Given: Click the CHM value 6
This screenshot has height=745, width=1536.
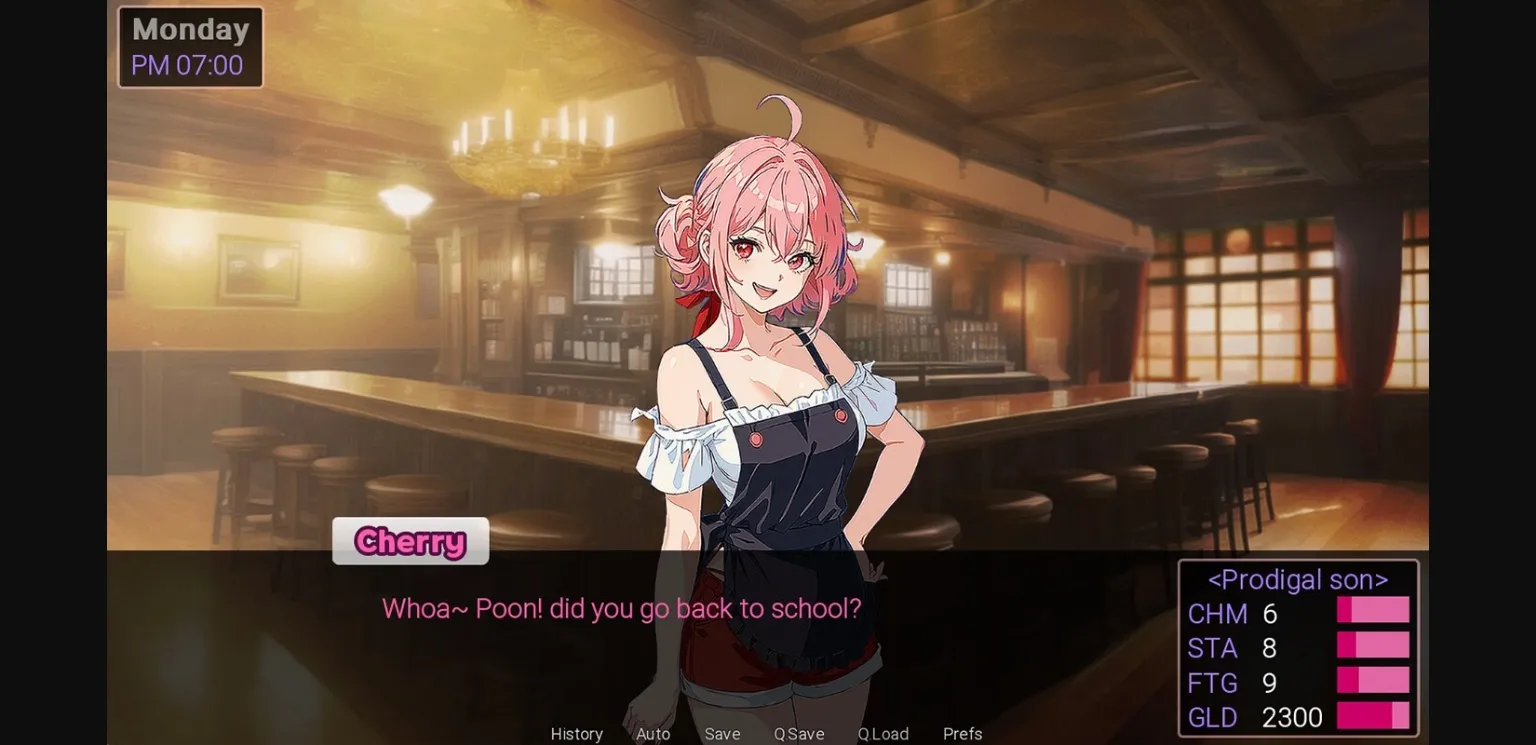Looking at the screenshot, I should click(1270, 614).
